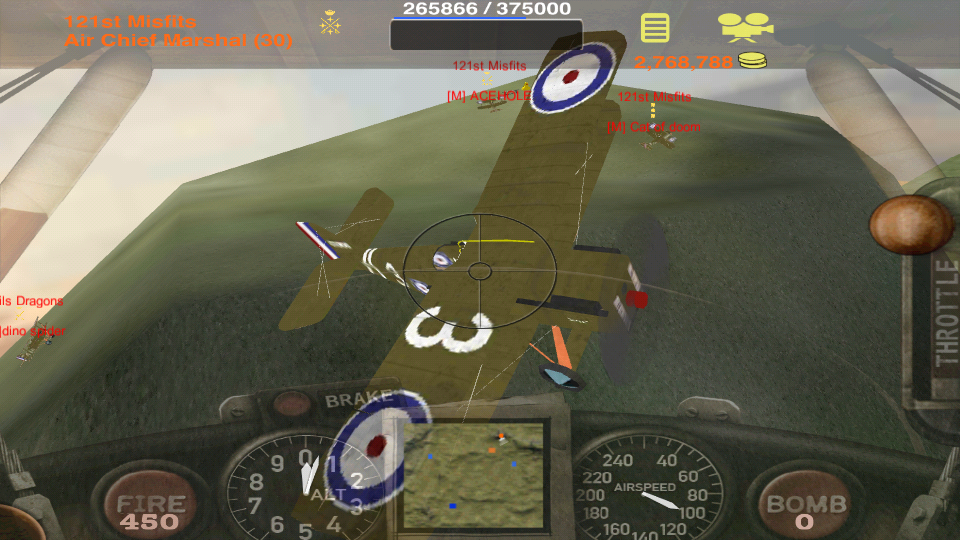Tap the FIRE button
The width and height of the screenshot is (960, 540).
150,508
